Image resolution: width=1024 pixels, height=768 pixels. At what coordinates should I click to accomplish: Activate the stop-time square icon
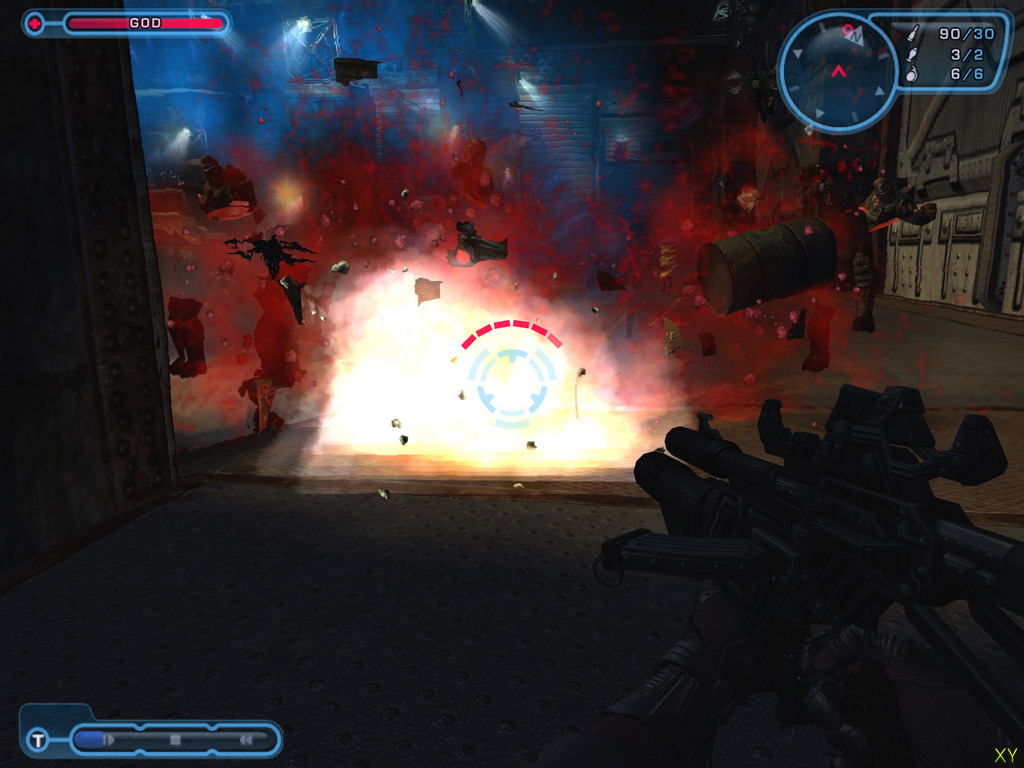click(x=175, y=740)
